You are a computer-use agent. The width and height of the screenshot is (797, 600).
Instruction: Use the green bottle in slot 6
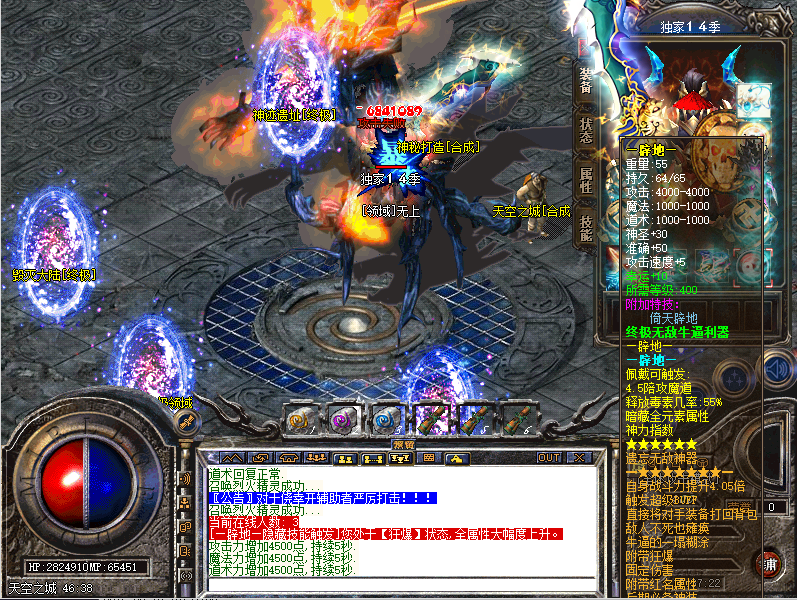coord(517,420)
